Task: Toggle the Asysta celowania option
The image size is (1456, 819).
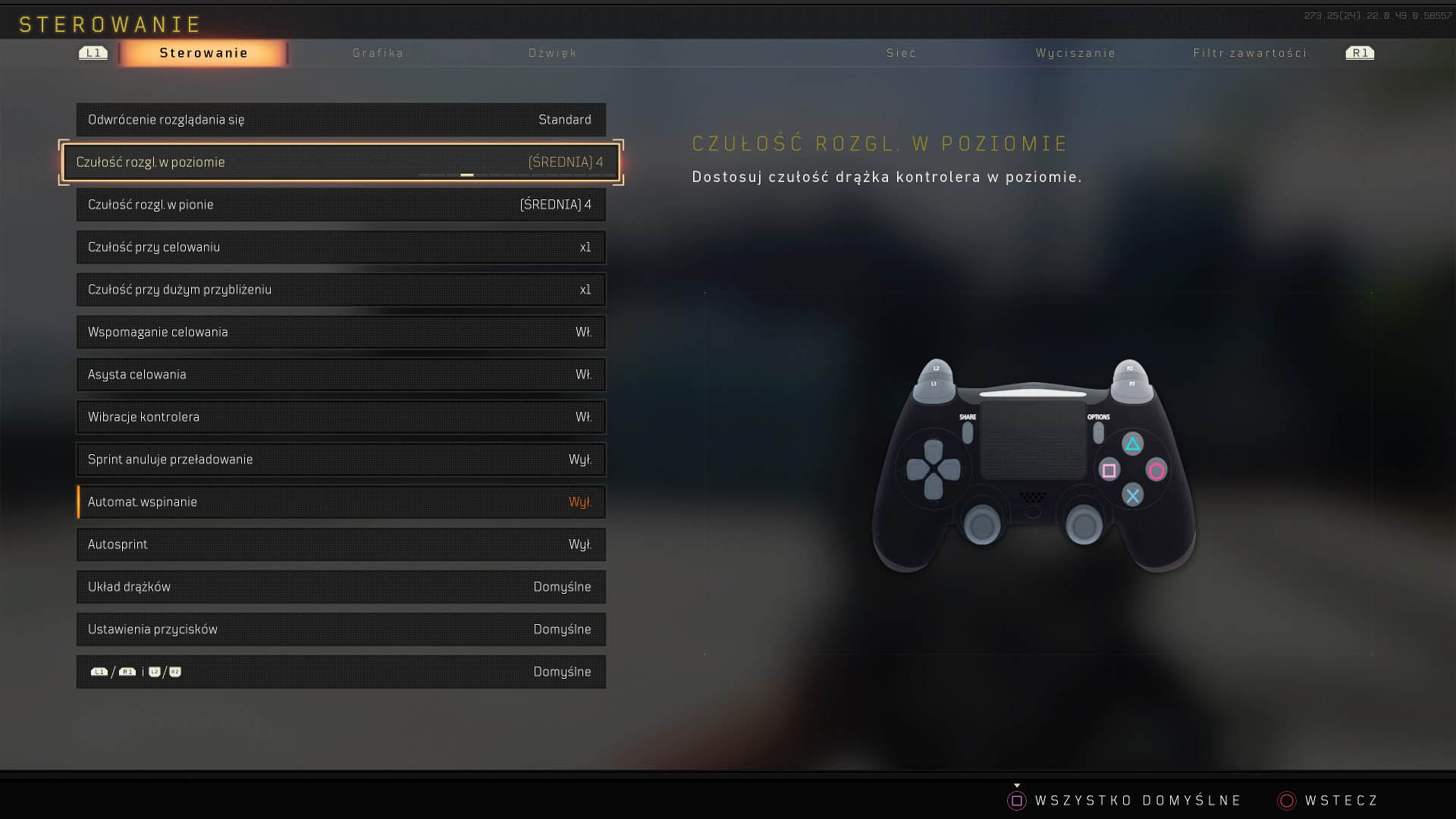Action: (x=340, y=375)
